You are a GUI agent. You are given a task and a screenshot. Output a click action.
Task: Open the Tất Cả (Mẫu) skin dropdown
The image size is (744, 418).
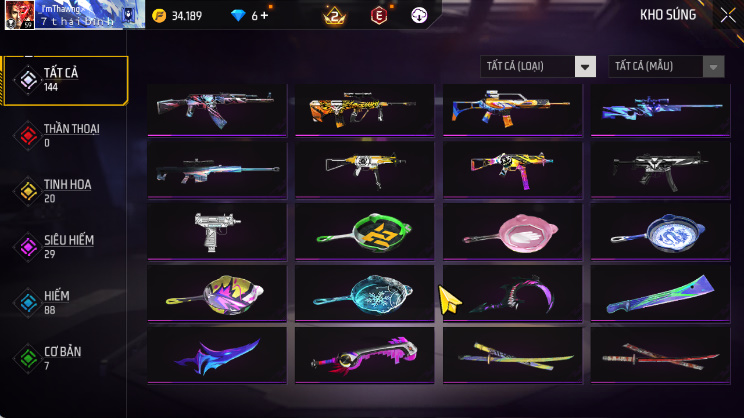pyautogui.click(x=666, y=66)
